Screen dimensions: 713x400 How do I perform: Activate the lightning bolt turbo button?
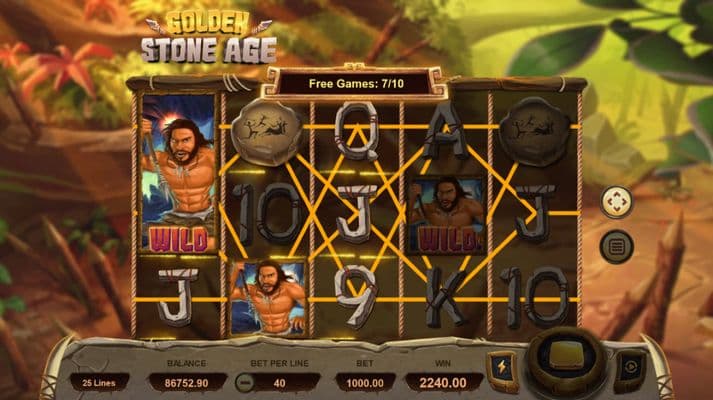pyautogui.click(x=502, y=367)
